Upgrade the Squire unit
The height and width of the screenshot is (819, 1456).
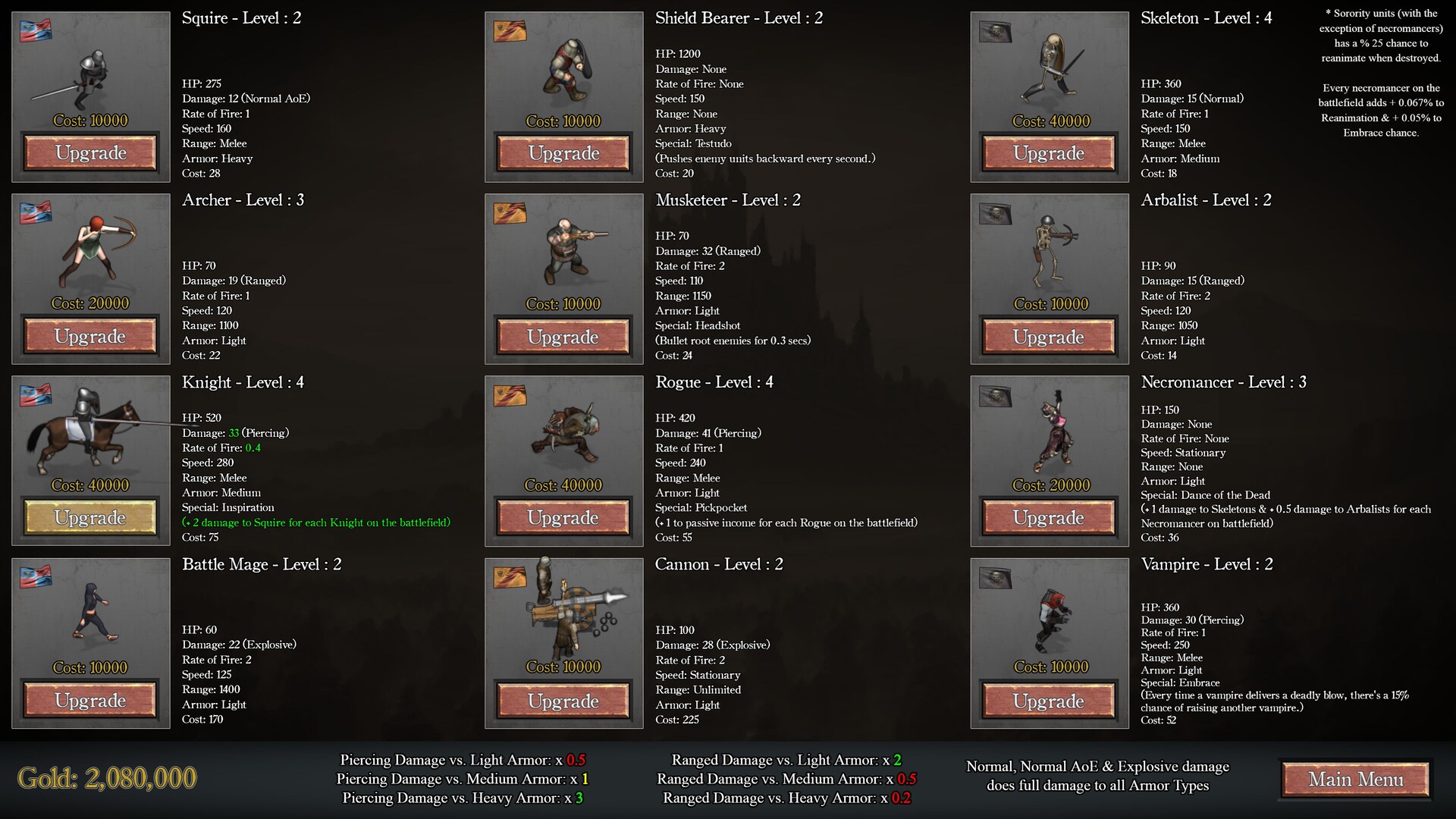click(x=89, y=152)
